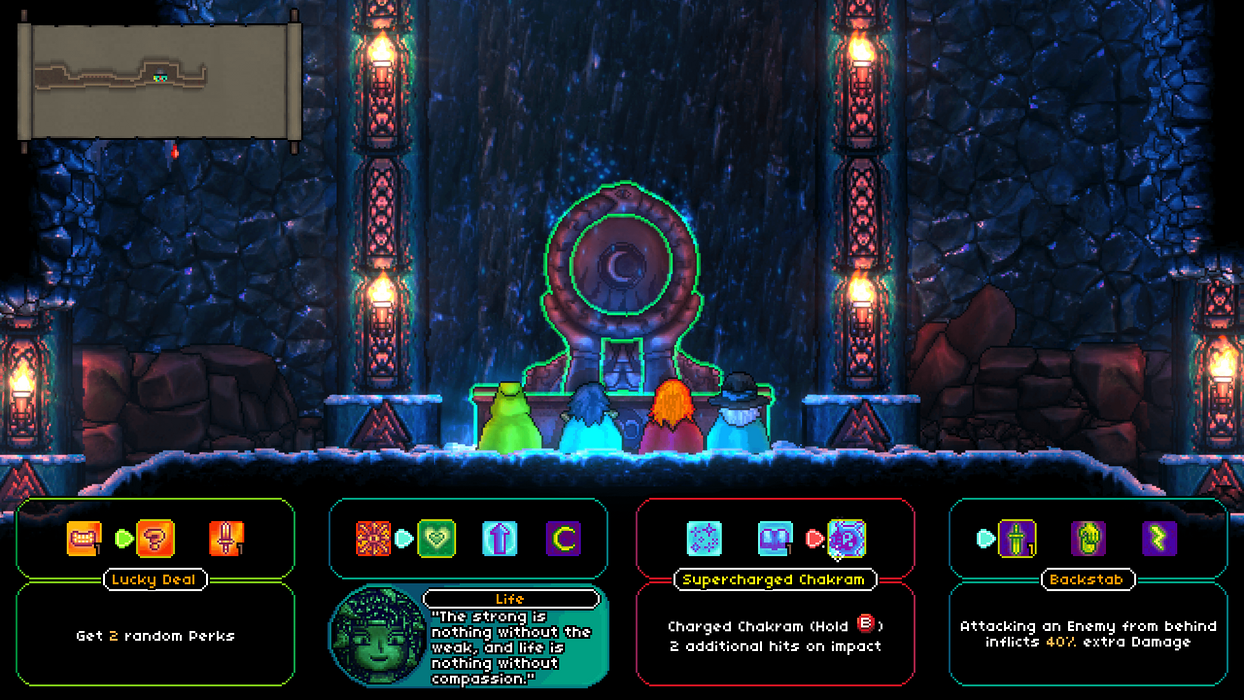Choose the Backstab dagger perk
The height and width of the screenshot is (700, 1244).
(x=1017, y=539)
